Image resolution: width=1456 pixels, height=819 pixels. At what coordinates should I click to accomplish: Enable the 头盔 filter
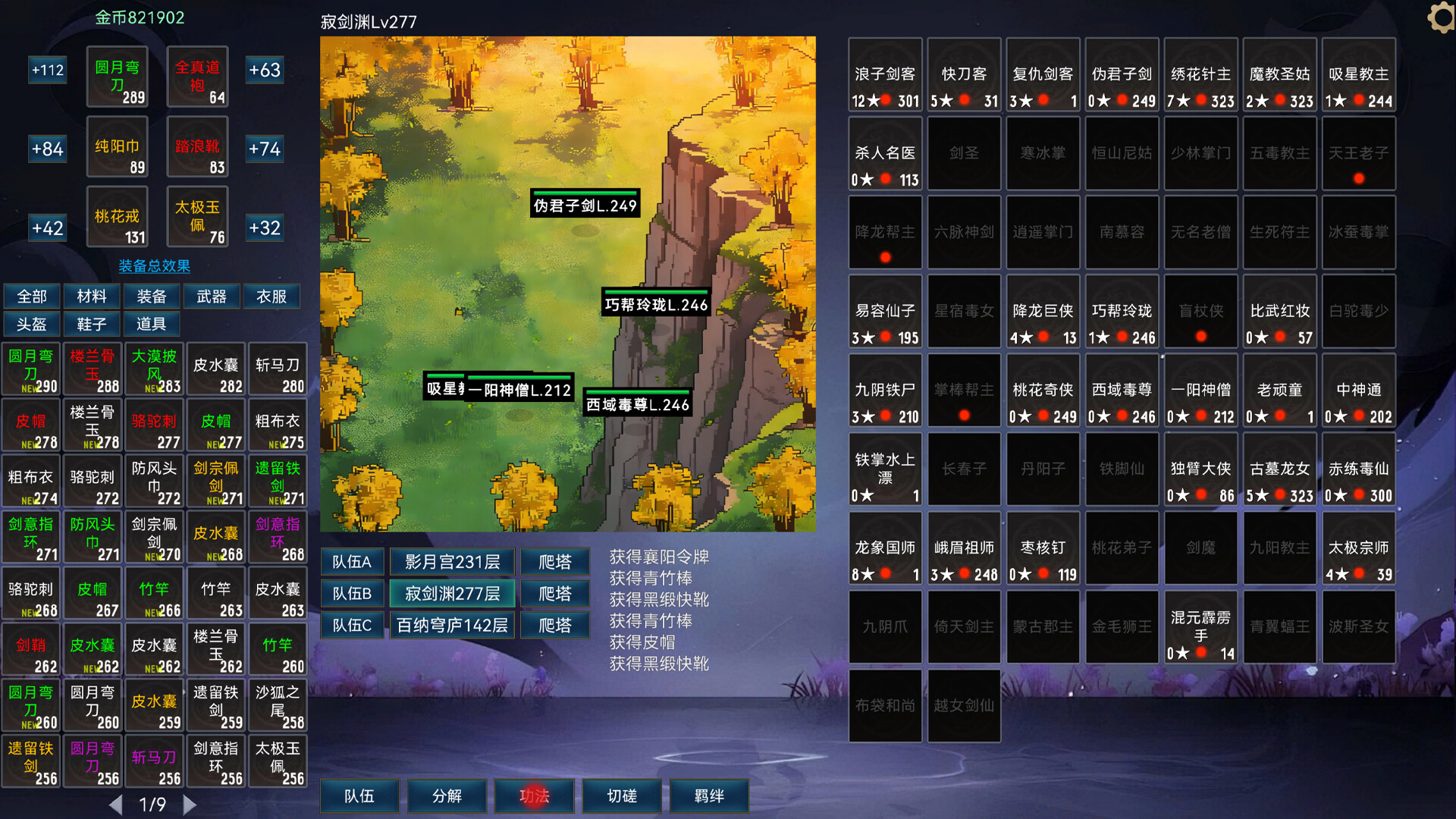pyautogui.click(x=31, y=325)
